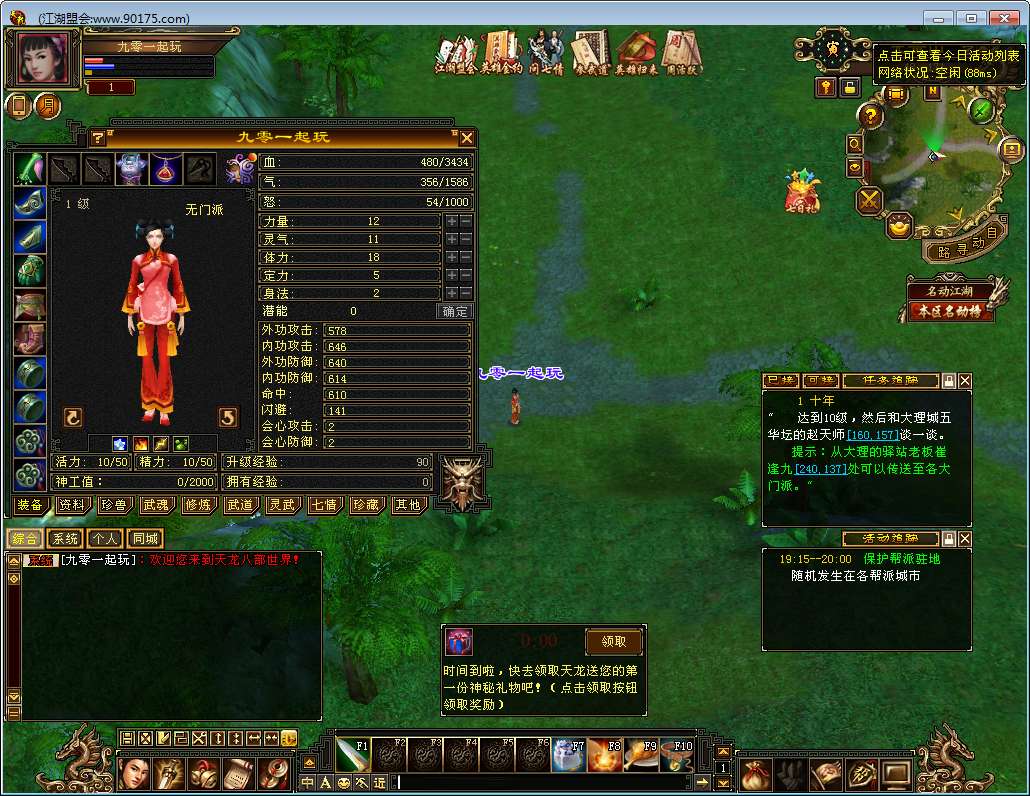Close the quest tracker panel

coord(965,381)
